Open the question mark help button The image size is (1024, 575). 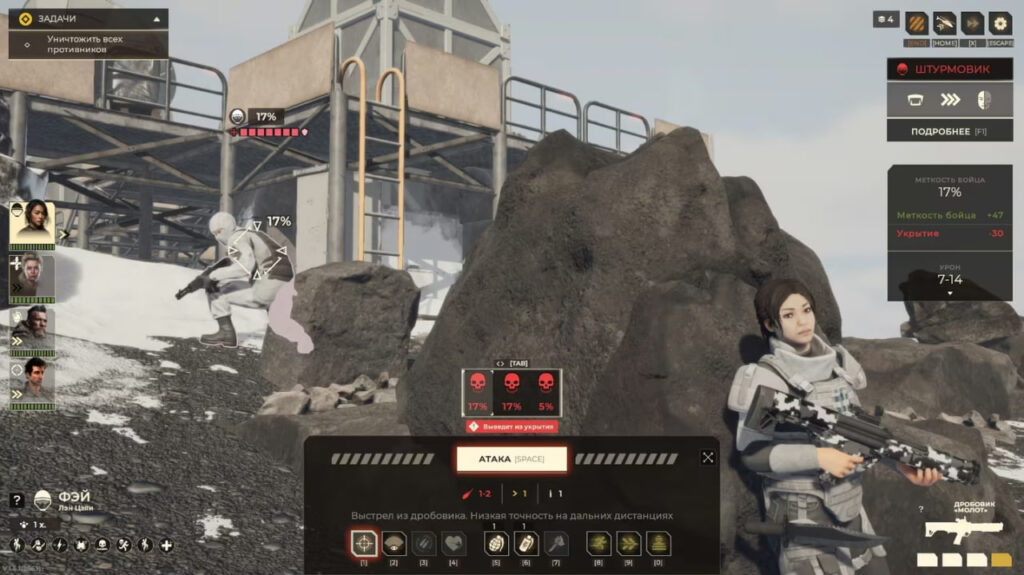click(16, 500)
